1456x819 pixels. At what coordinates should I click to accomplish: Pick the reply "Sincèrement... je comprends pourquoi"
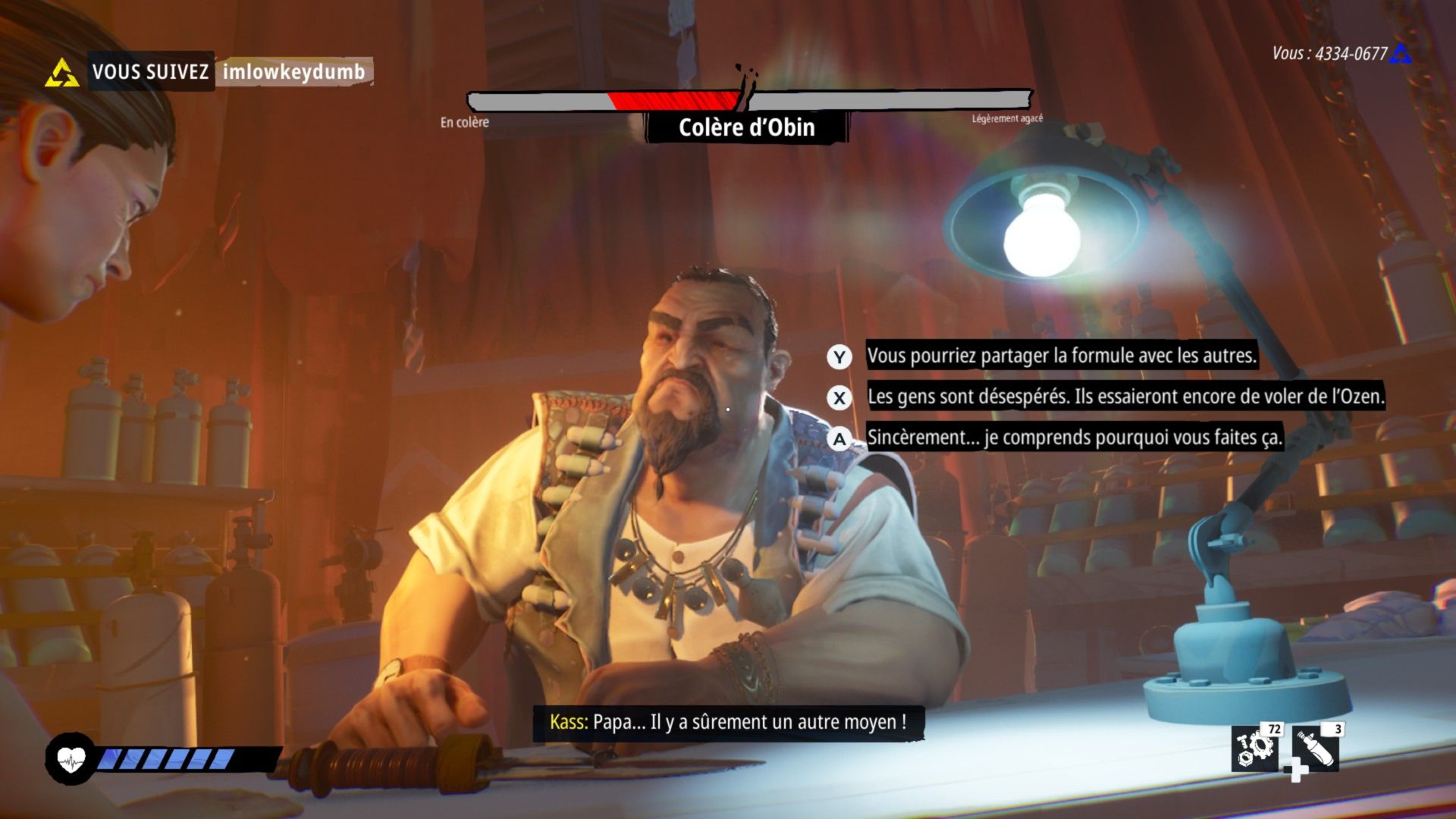(x=1074, y=438)
